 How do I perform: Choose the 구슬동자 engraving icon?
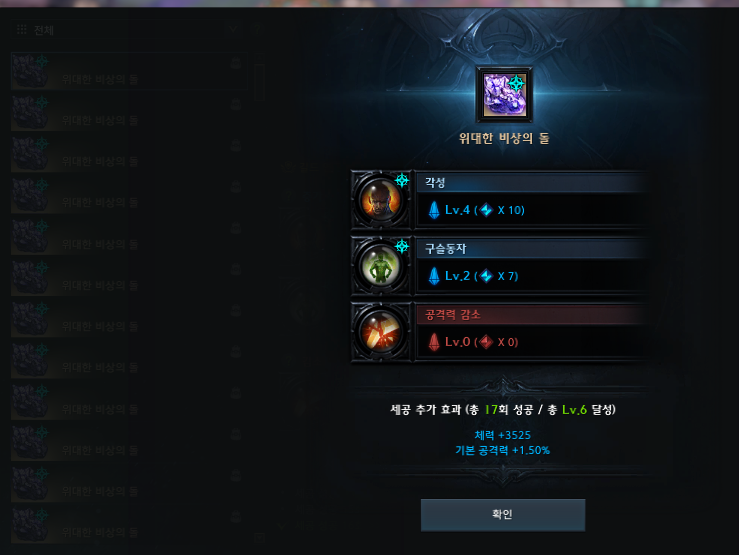point(382,265)
